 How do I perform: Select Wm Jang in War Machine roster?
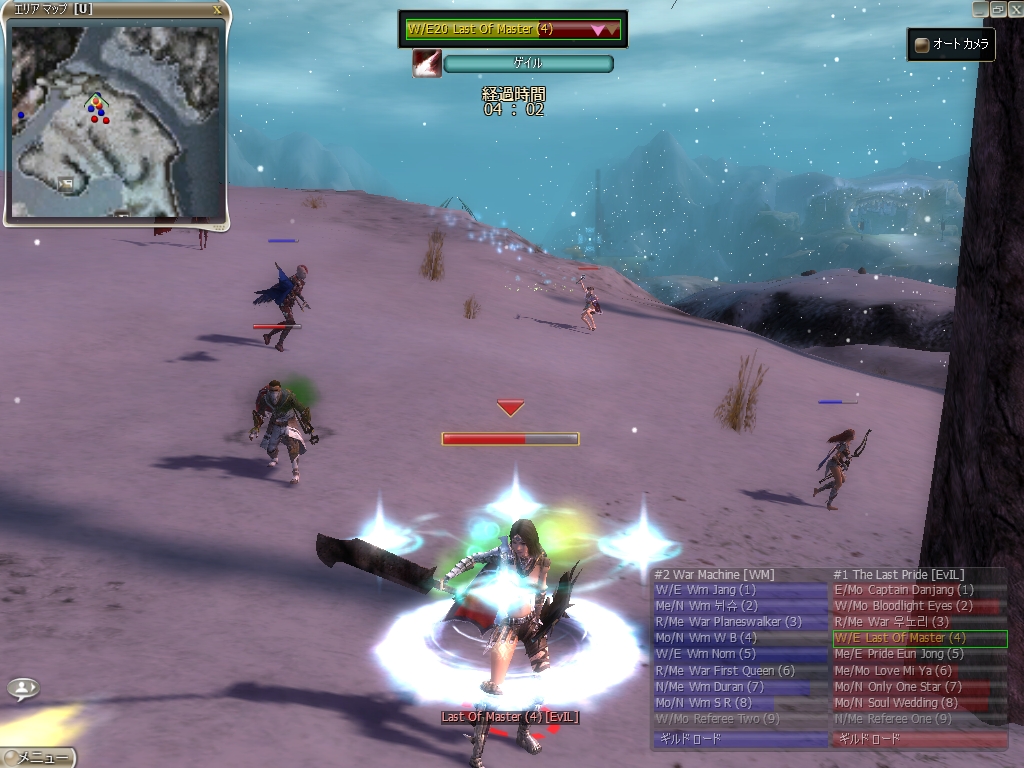pos(740,590)
